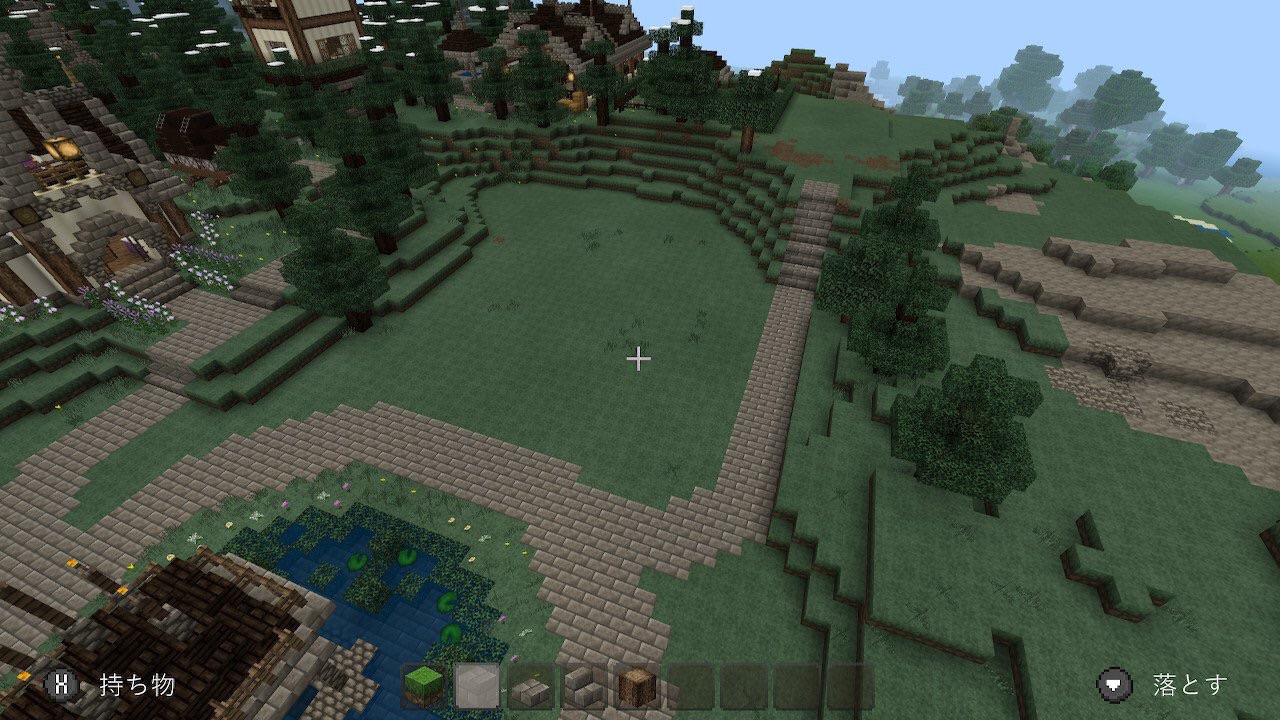Click the eighth empty hotbar slot
This screenshot has height=720, width=1280.
pyautogui.click(x=799, y=687)
